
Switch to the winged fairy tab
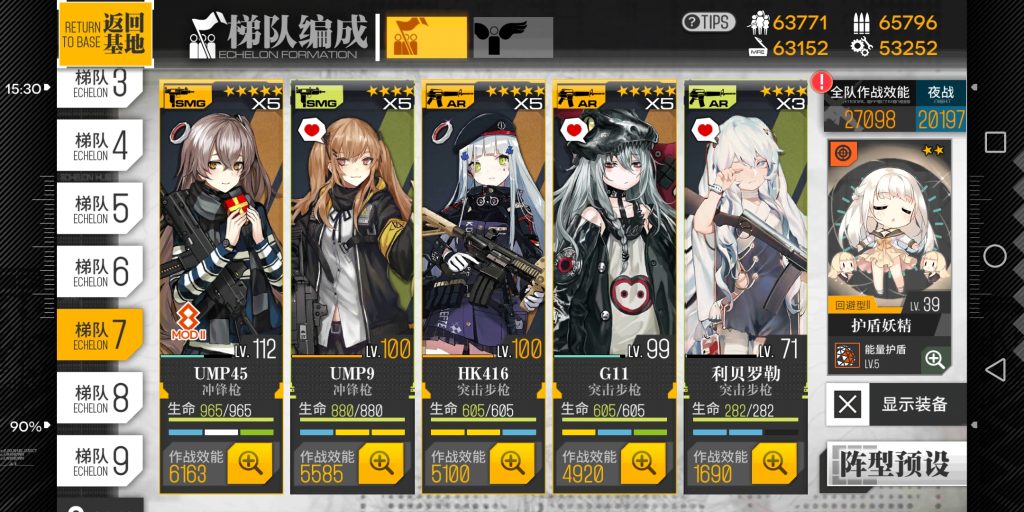[x=512, y=37]
